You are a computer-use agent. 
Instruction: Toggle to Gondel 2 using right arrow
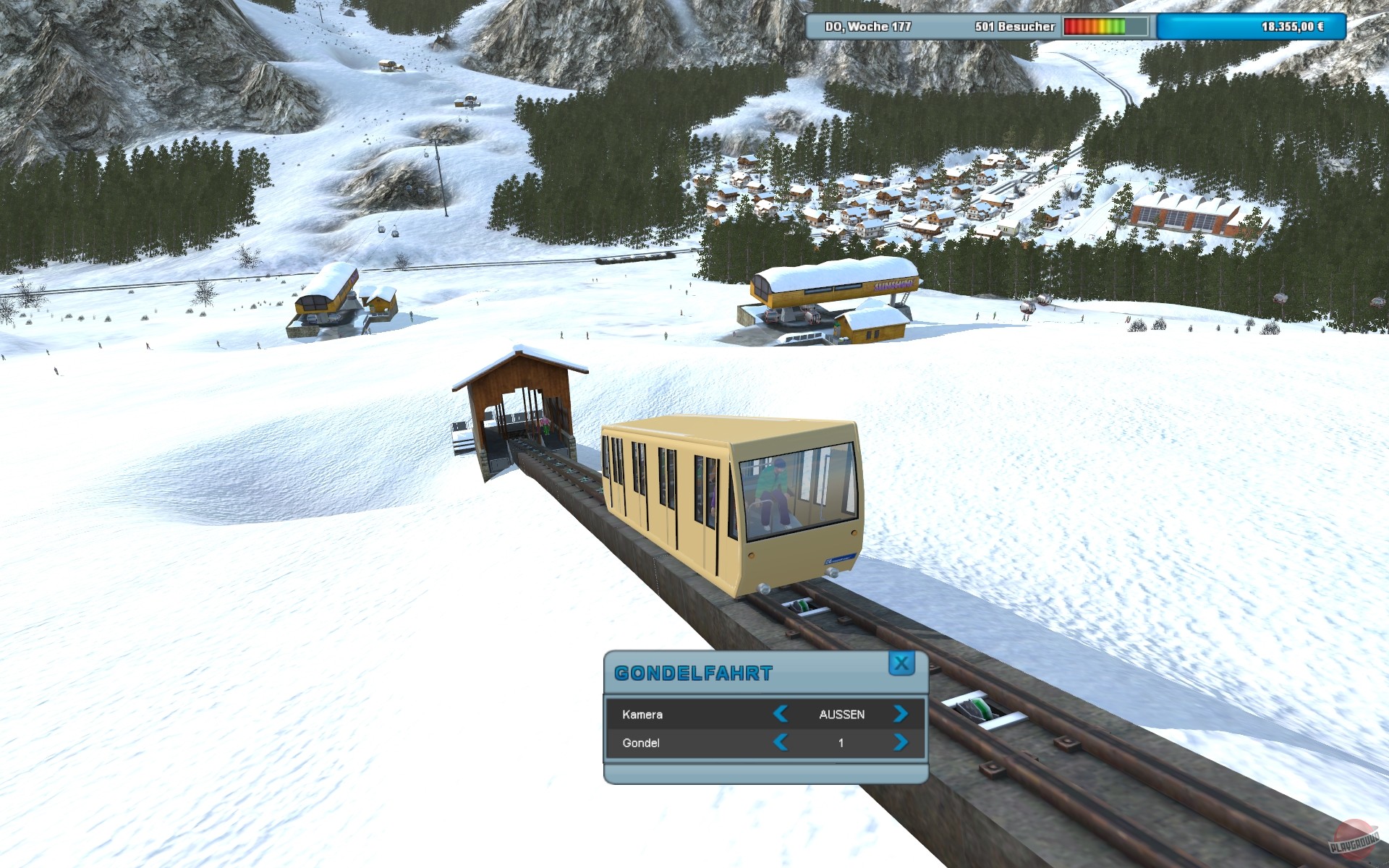[899, 742]
